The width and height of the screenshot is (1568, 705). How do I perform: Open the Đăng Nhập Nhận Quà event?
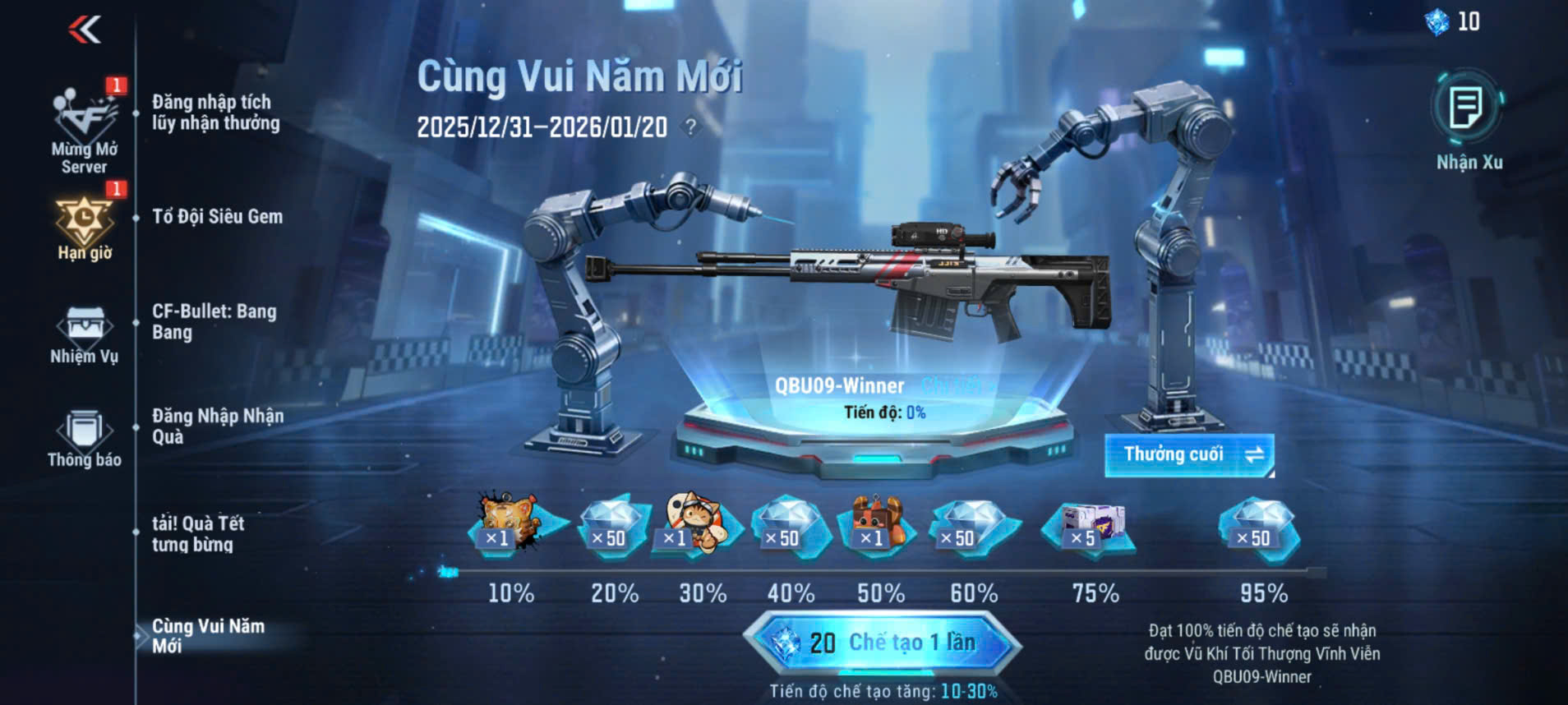[x=217, y=426]
